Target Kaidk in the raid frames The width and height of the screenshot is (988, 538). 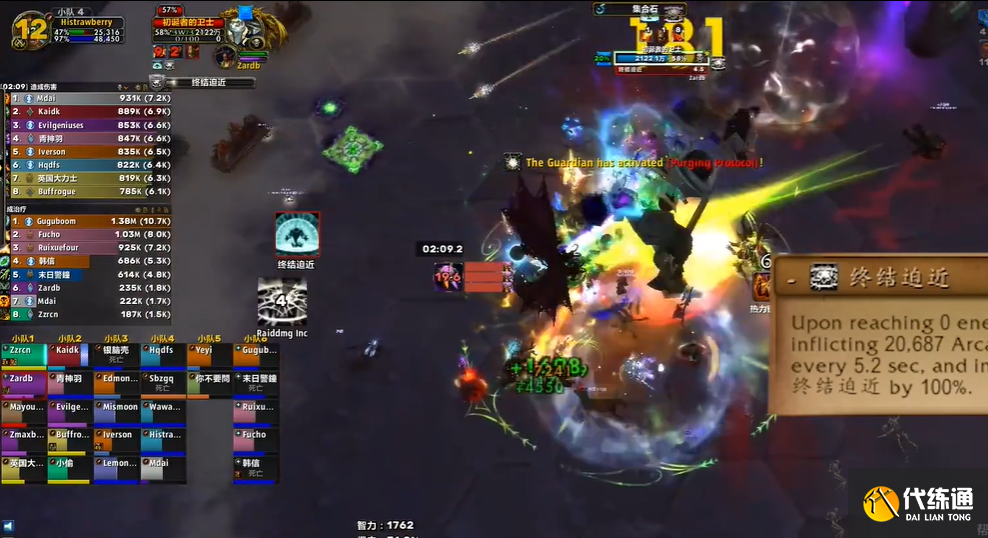tap(69, 356)
